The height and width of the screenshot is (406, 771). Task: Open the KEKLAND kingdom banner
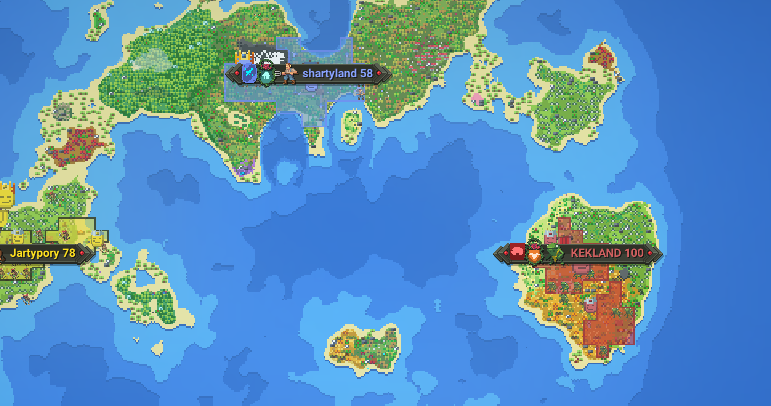[x=606, y=253]
